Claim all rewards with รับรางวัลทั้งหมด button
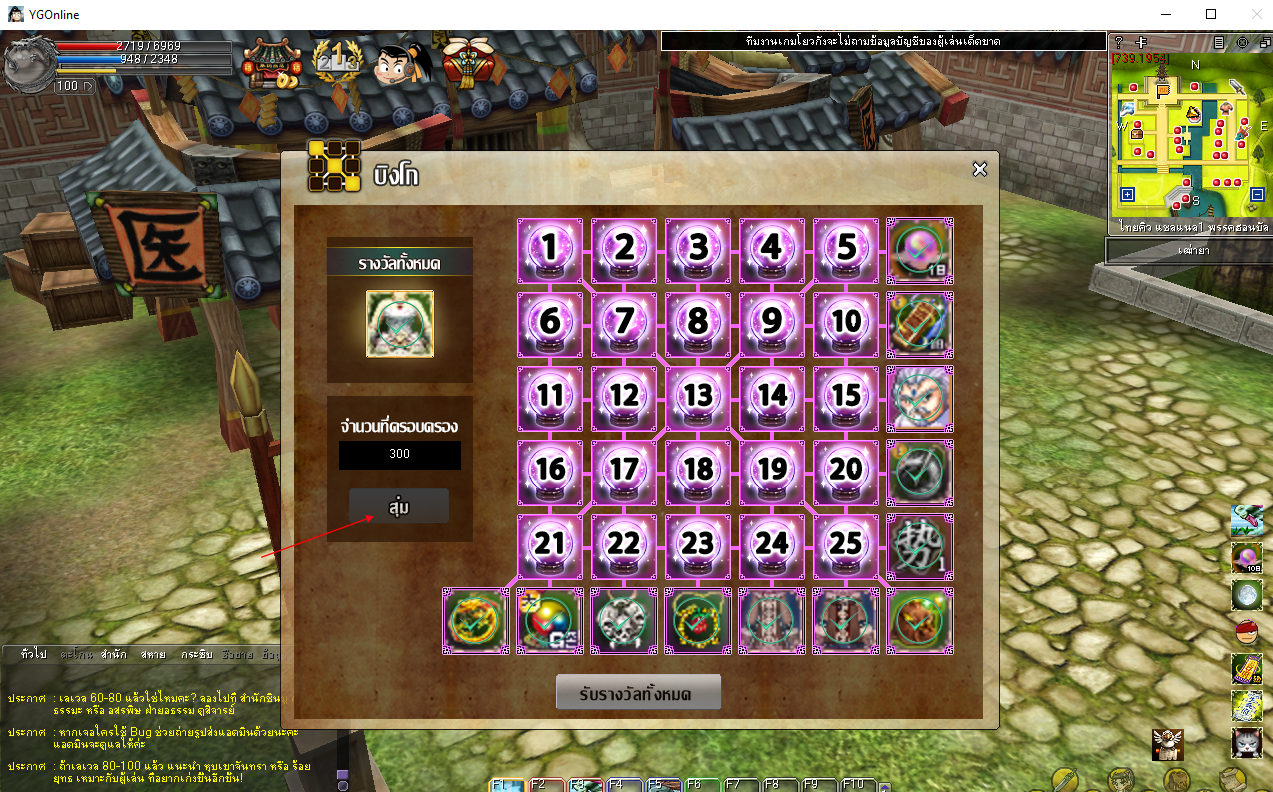 point(638,692)
